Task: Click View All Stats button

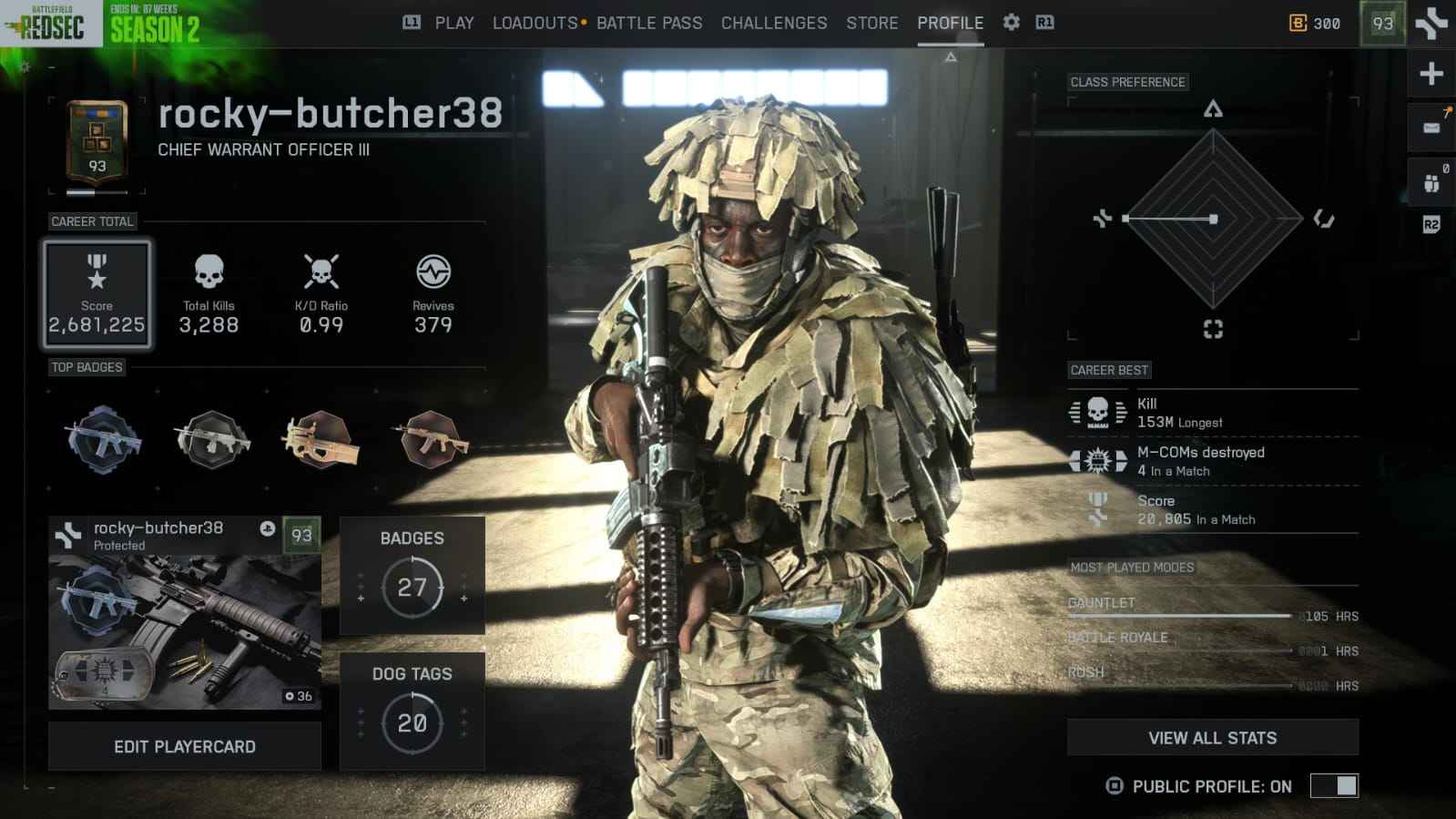Action: click(x=1212, y=737)
